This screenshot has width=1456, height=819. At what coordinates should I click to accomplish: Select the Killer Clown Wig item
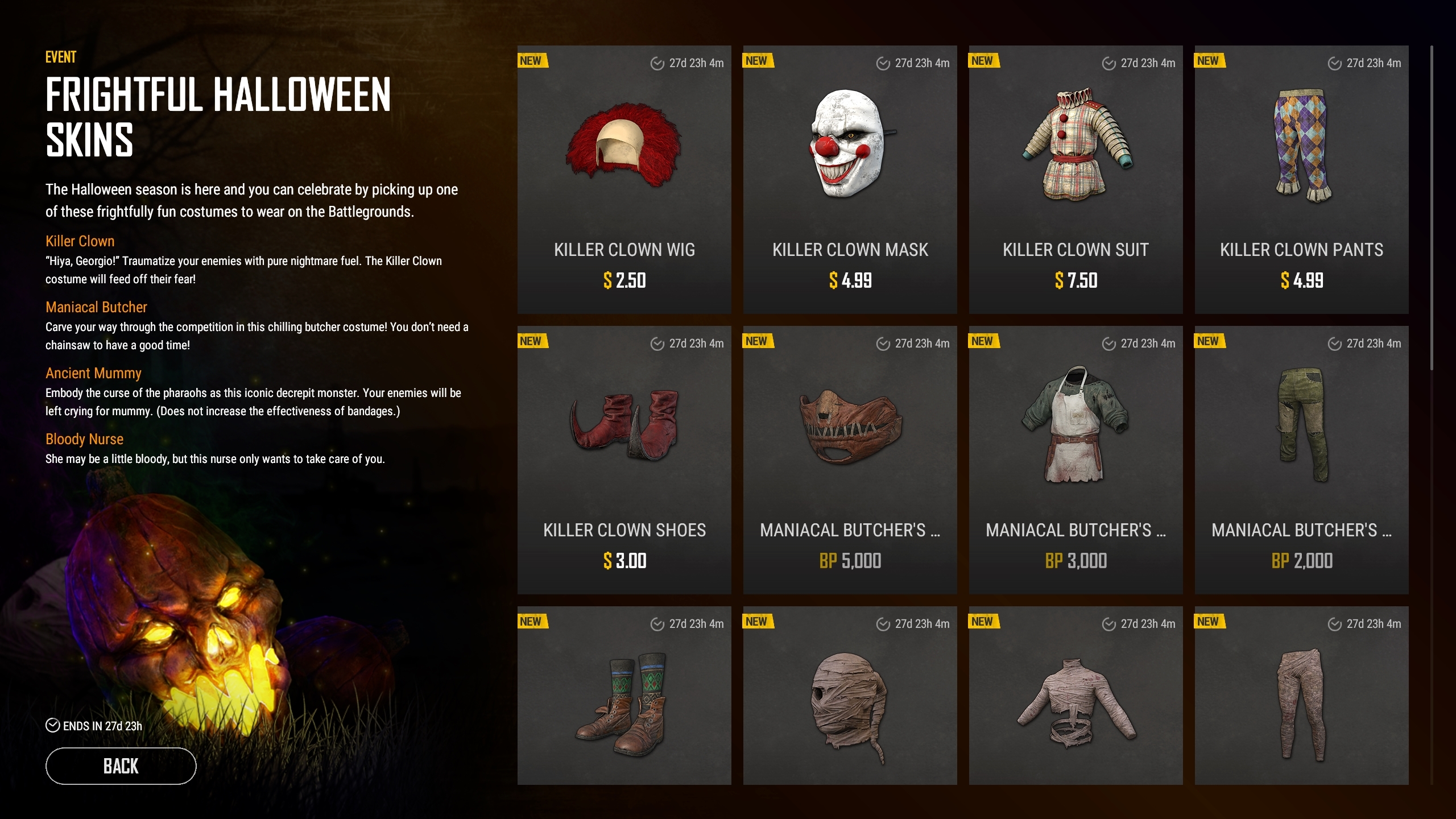click(624, 179)
